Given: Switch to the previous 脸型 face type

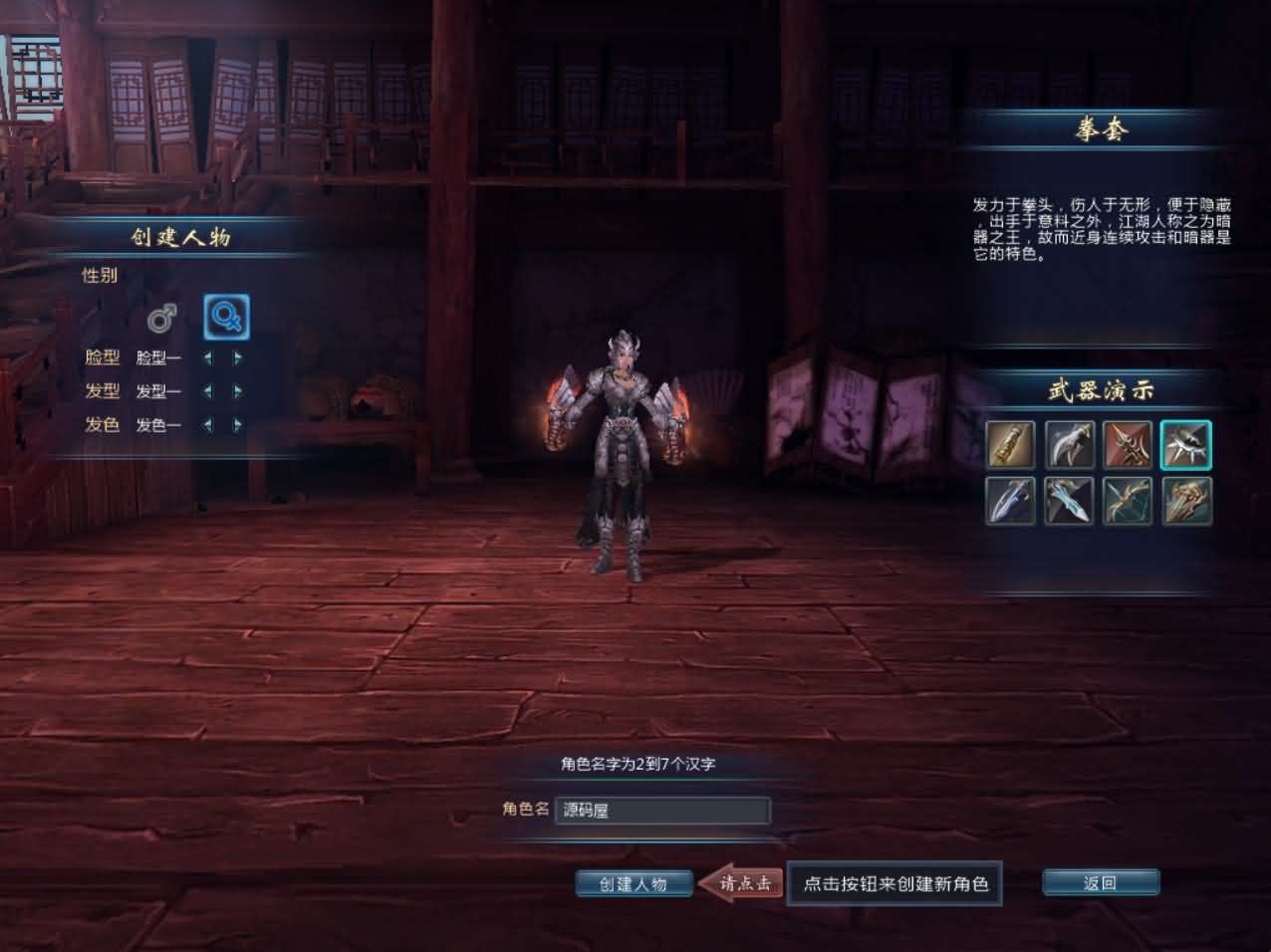Looking at the screenshot, I should [x=208, y=357].
